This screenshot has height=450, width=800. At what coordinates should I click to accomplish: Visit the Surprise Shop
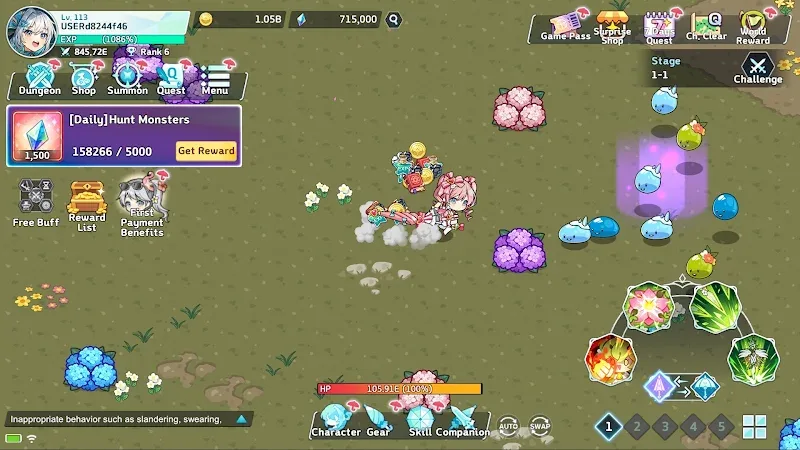(x=612, y=26)
